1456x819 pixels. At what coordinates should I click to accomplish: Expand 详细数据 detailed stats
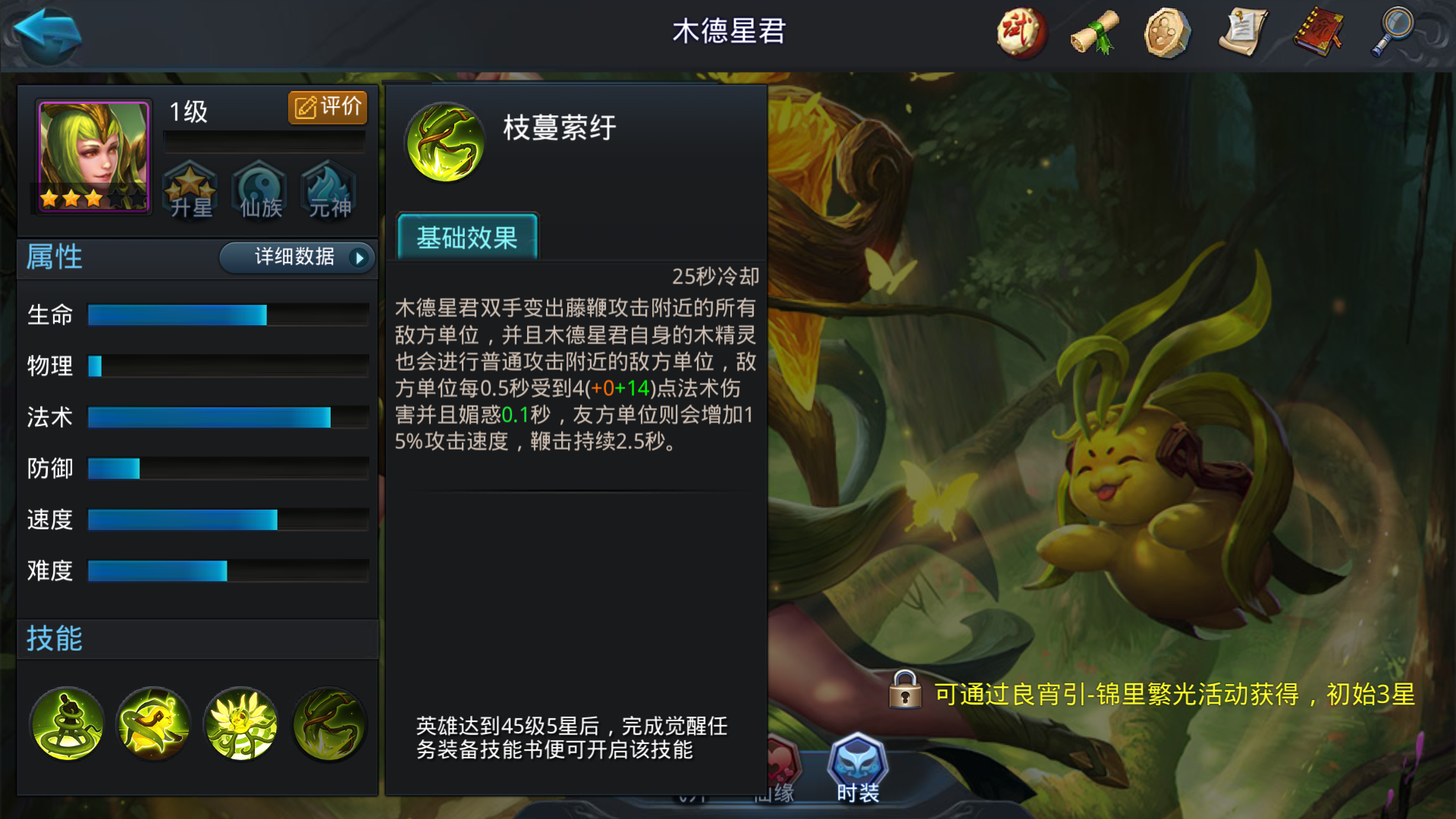click(x=295, y=258)
